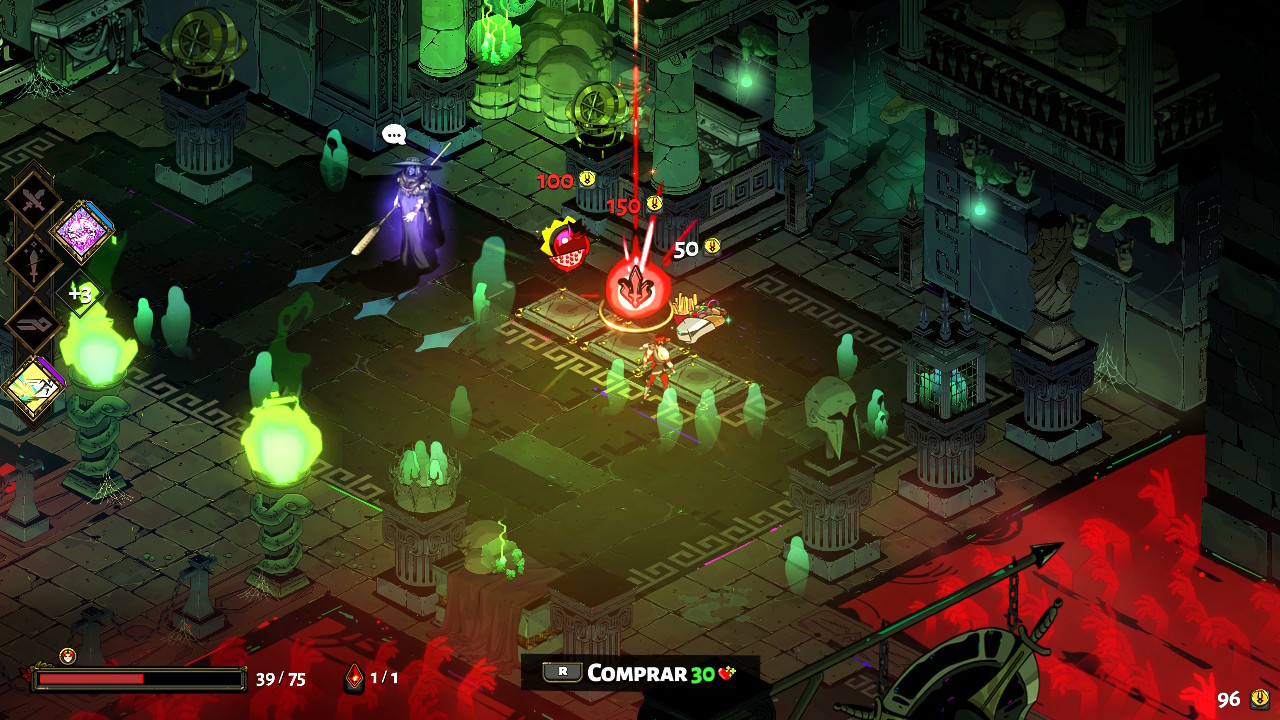Click the death defiance portrait token
Image resolution: width=1280 pixels, height=720 pixels.
pos(67,656)
